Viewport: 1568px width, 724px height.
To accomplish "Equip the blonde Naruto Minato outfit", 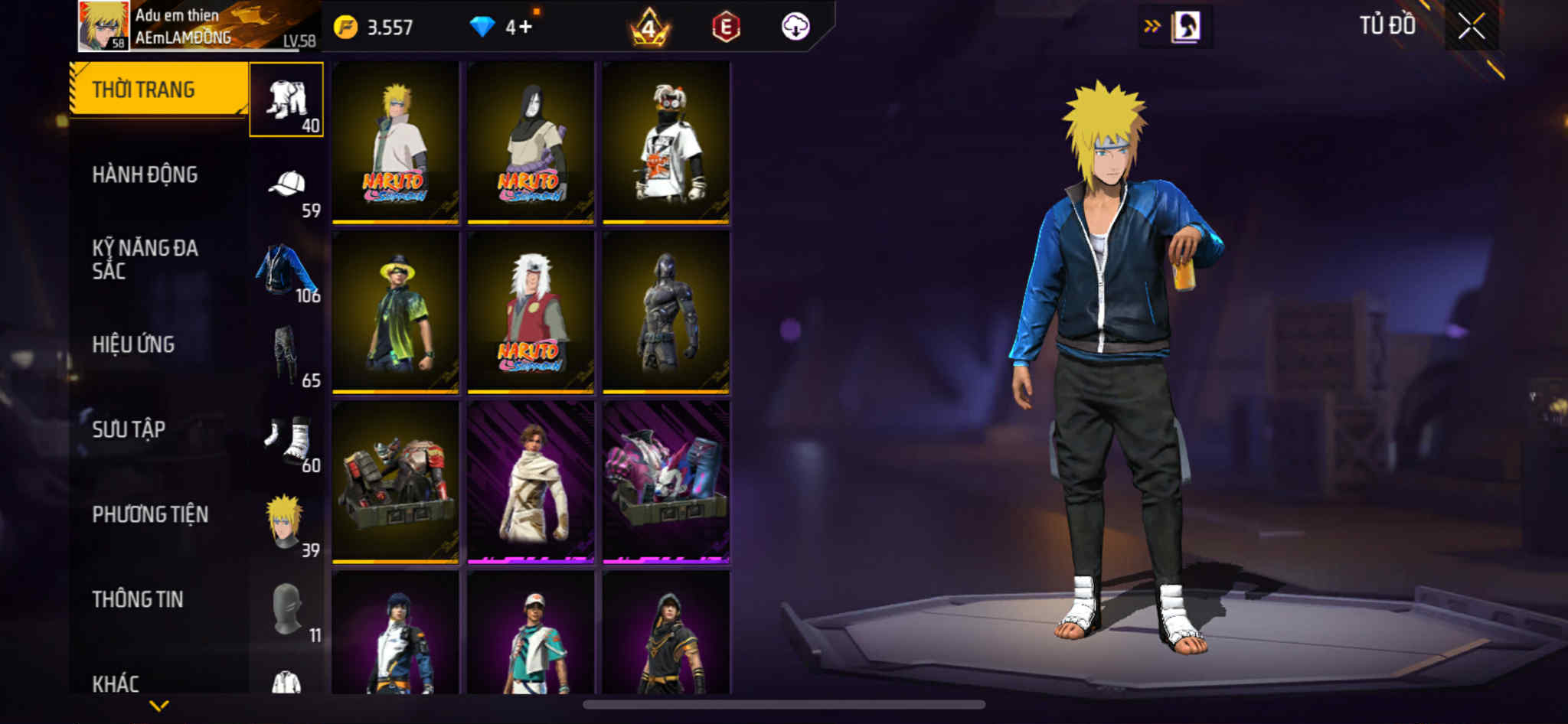I will [395, 142].
